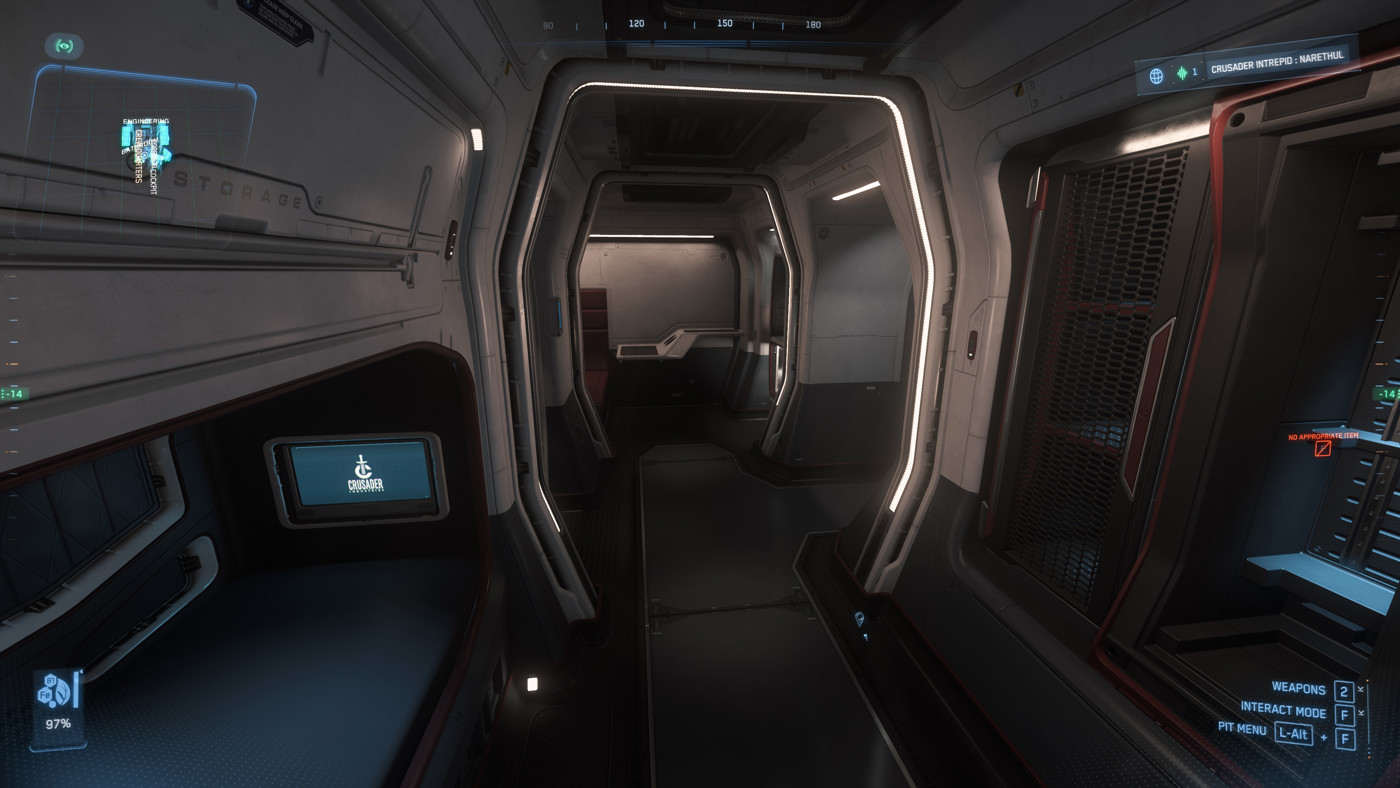Click the green scanning eye icon
Screen dimensions: 1400x788
tap(65, 46)
